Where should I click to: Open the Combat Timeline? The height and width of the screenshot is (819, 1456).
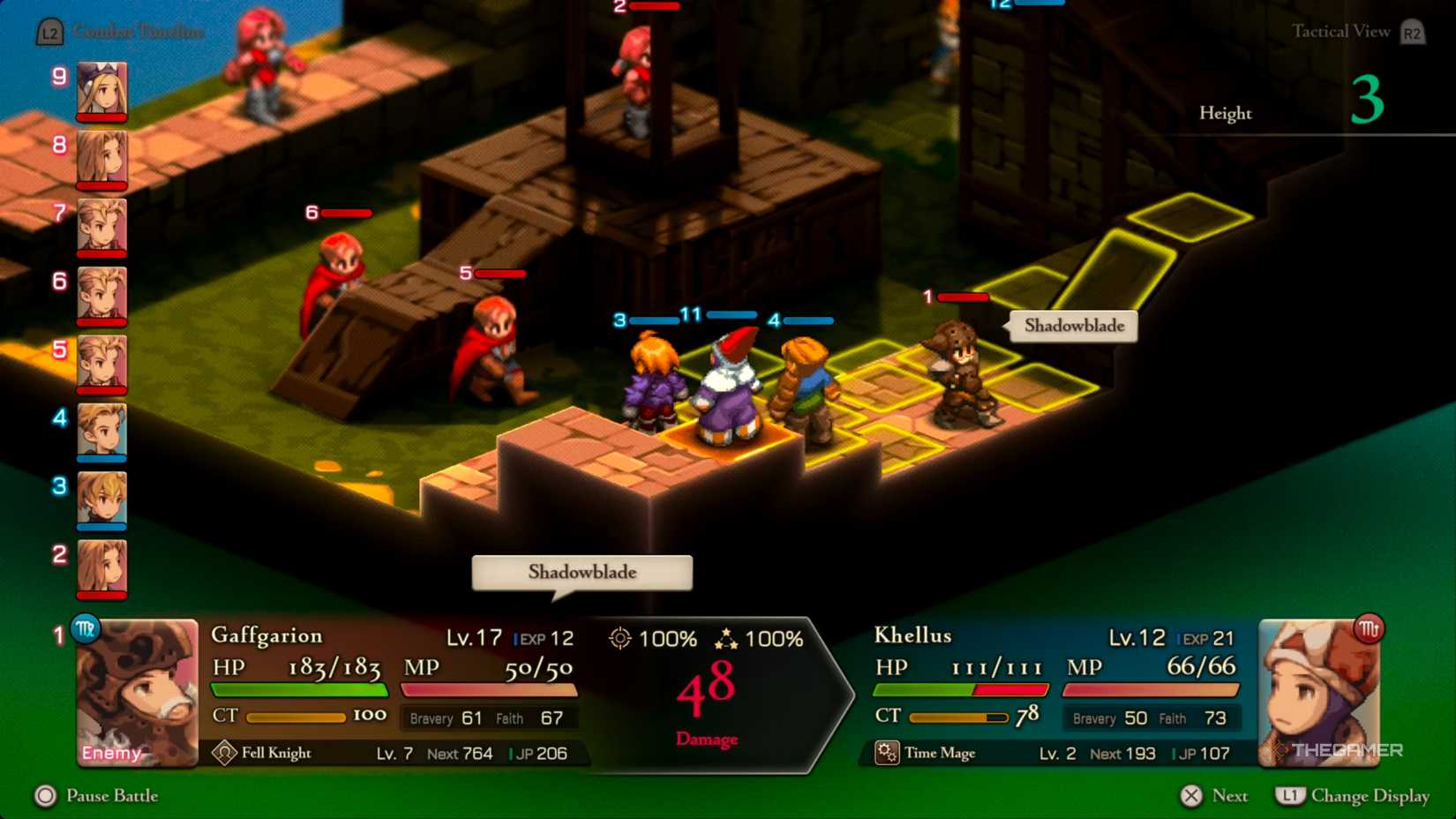click(122, 33)
